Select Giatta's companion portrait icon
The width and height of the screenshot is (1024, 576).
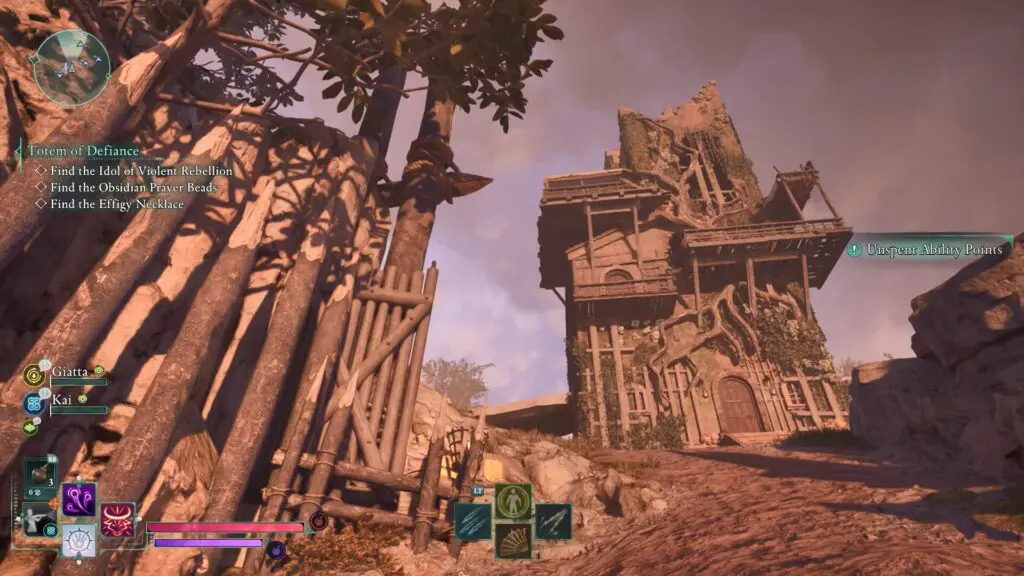tap(33, 375)
